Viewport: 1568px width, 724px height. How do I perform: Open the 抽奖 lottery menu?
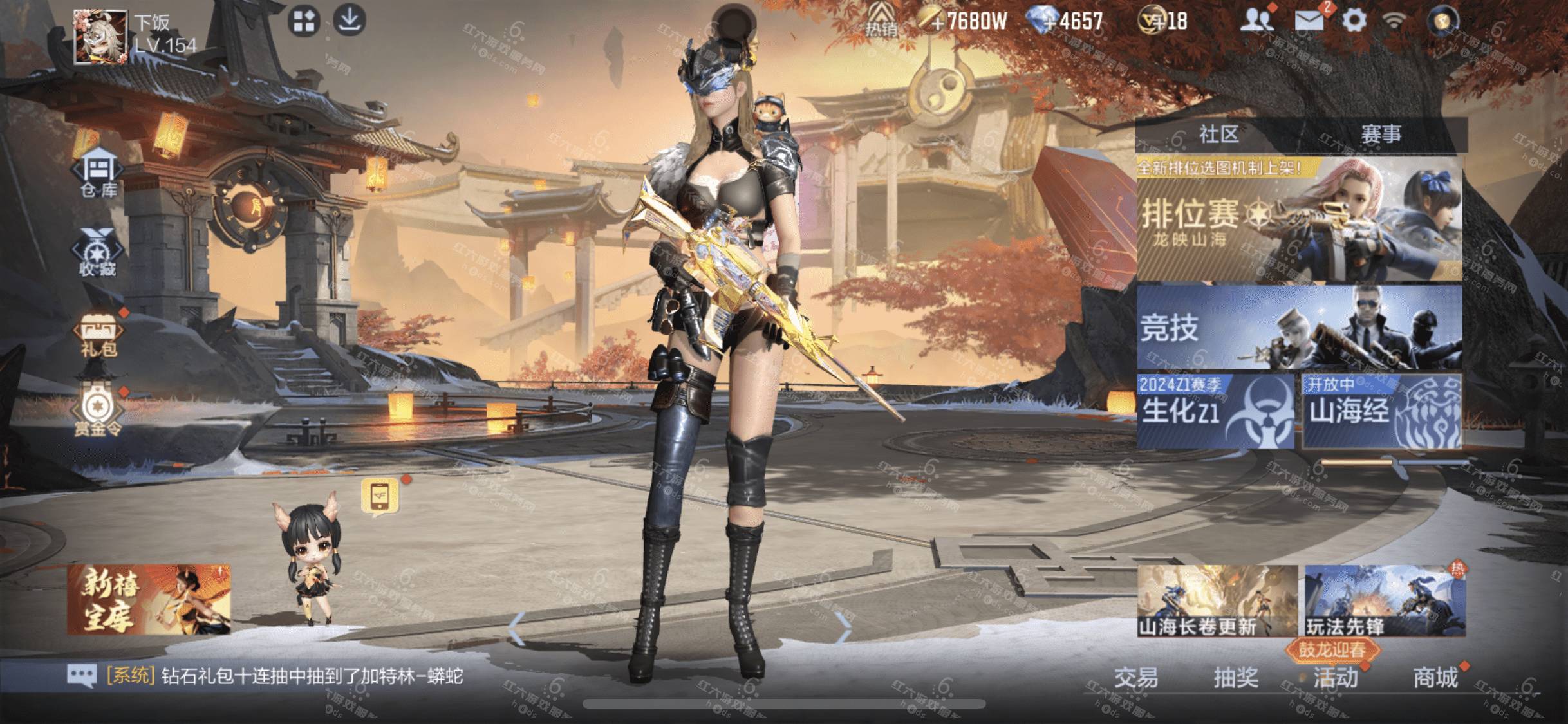[1235, 677]
